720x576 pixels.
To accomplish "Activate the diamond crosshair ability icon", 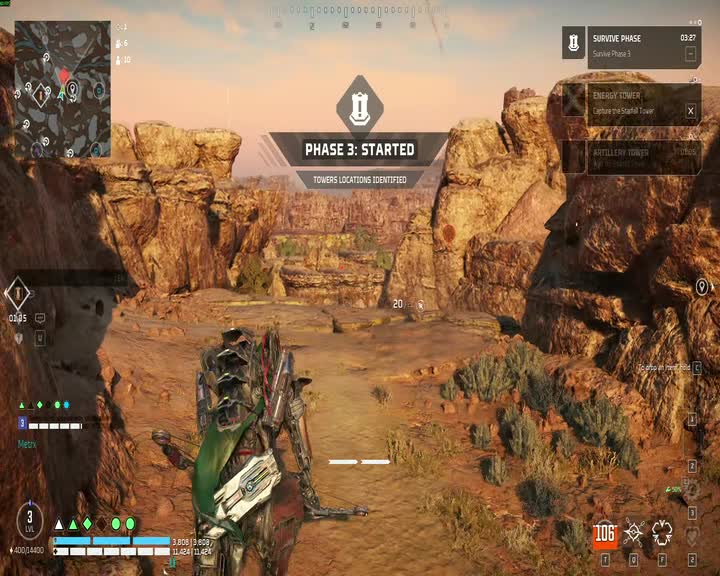I will click(634, 533).
